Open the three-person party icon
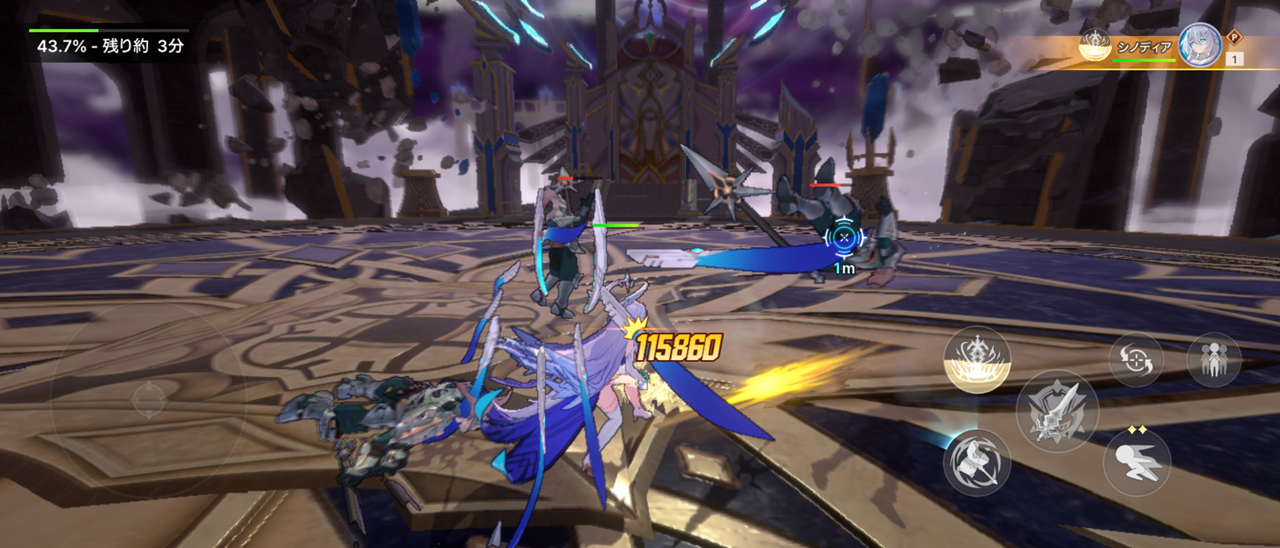Screen dimensions: 1280x548 (x=1214, y=360)
